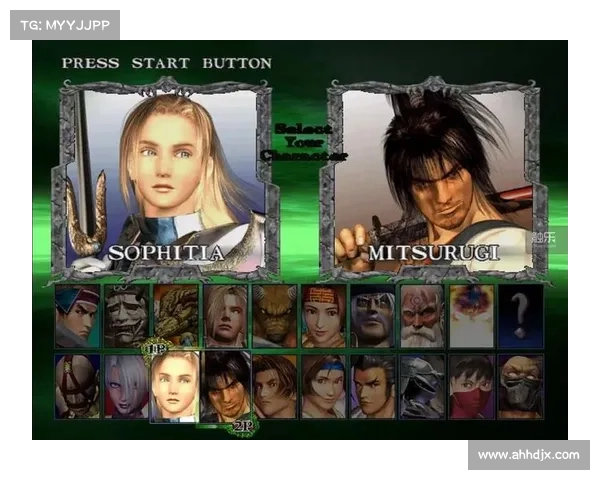Select Sophitia's tile marked 1P
Viewport: 600px width, 480px height.
pyautogui.click(x=175, y=386)
